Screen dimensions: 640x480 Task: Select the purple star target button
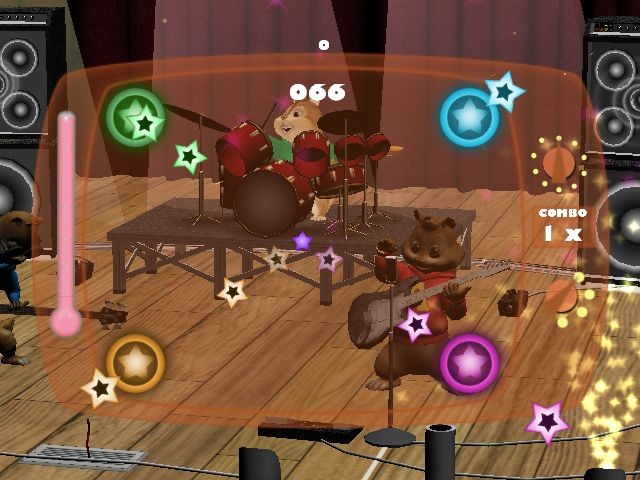(x=469, y=363)
